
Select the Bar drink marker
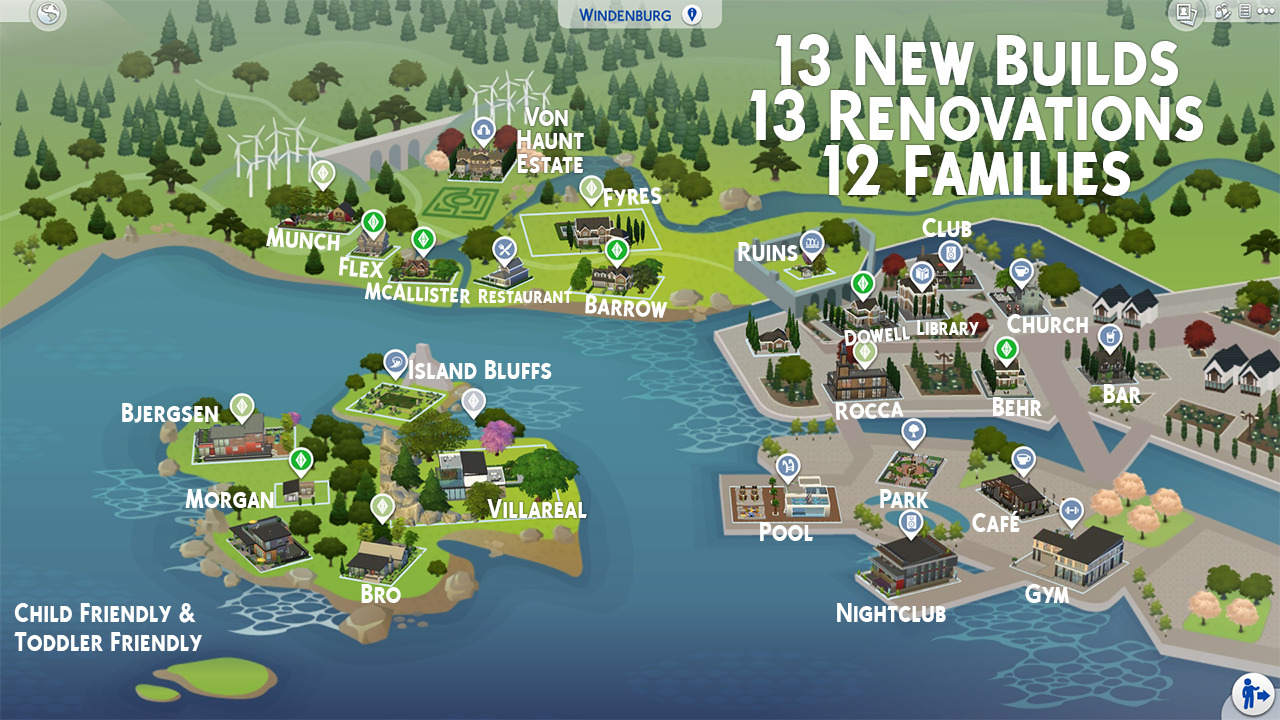1109,336
